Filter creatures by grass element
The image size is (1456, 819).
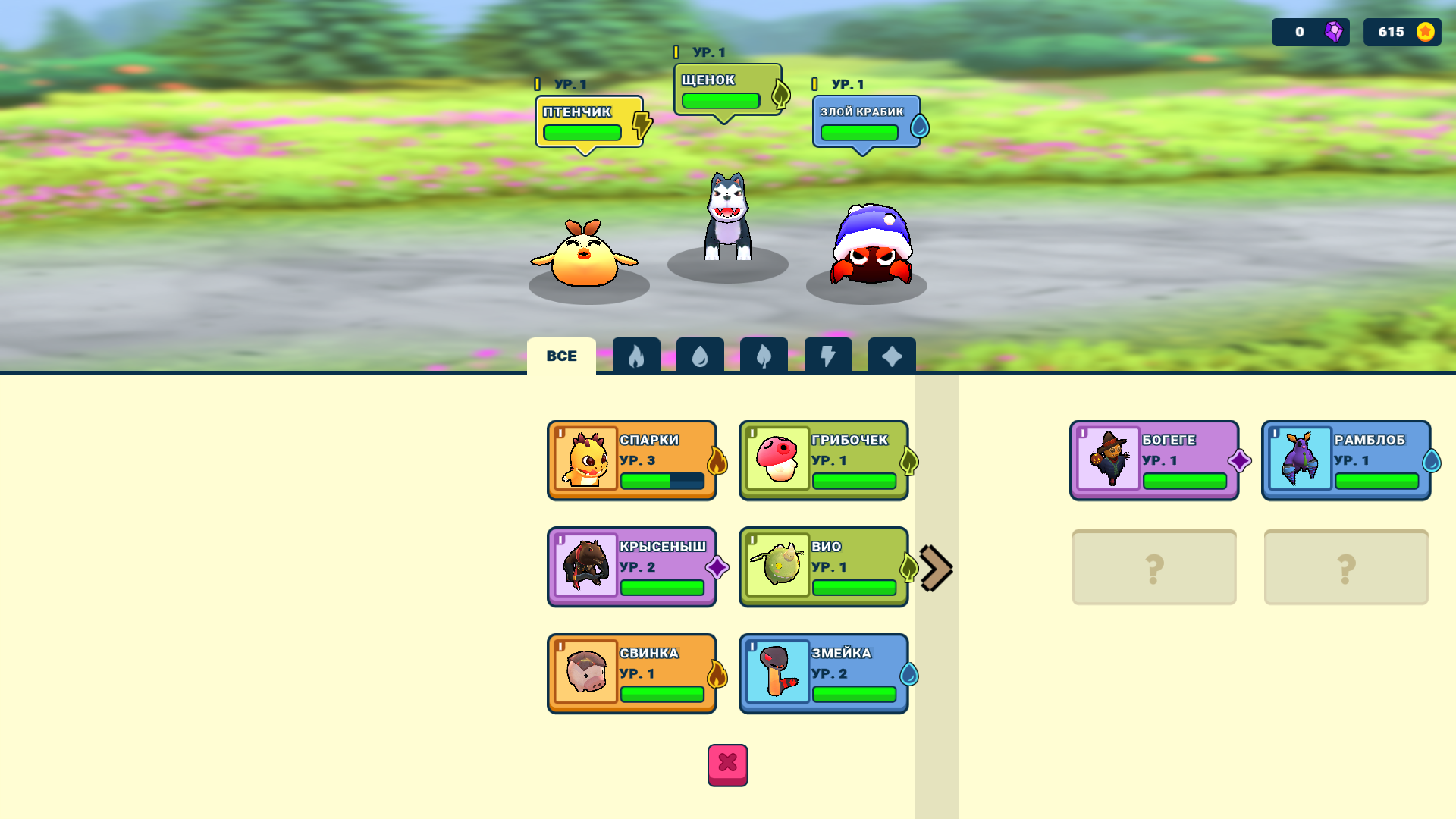point(764,355)
